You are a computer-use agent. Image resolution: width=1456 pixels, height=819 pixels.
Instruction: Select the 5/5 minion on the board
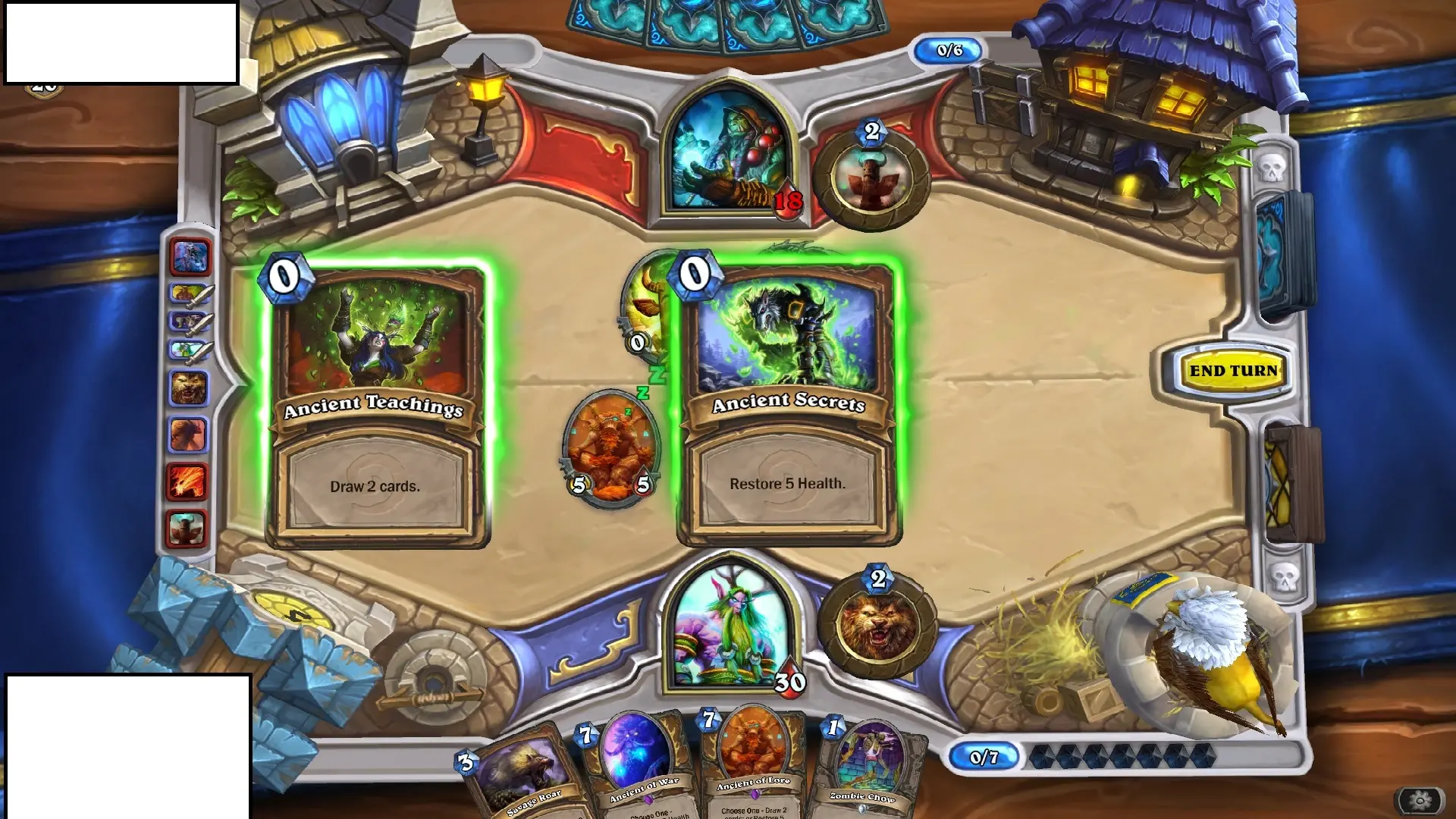tap(610, 449)
